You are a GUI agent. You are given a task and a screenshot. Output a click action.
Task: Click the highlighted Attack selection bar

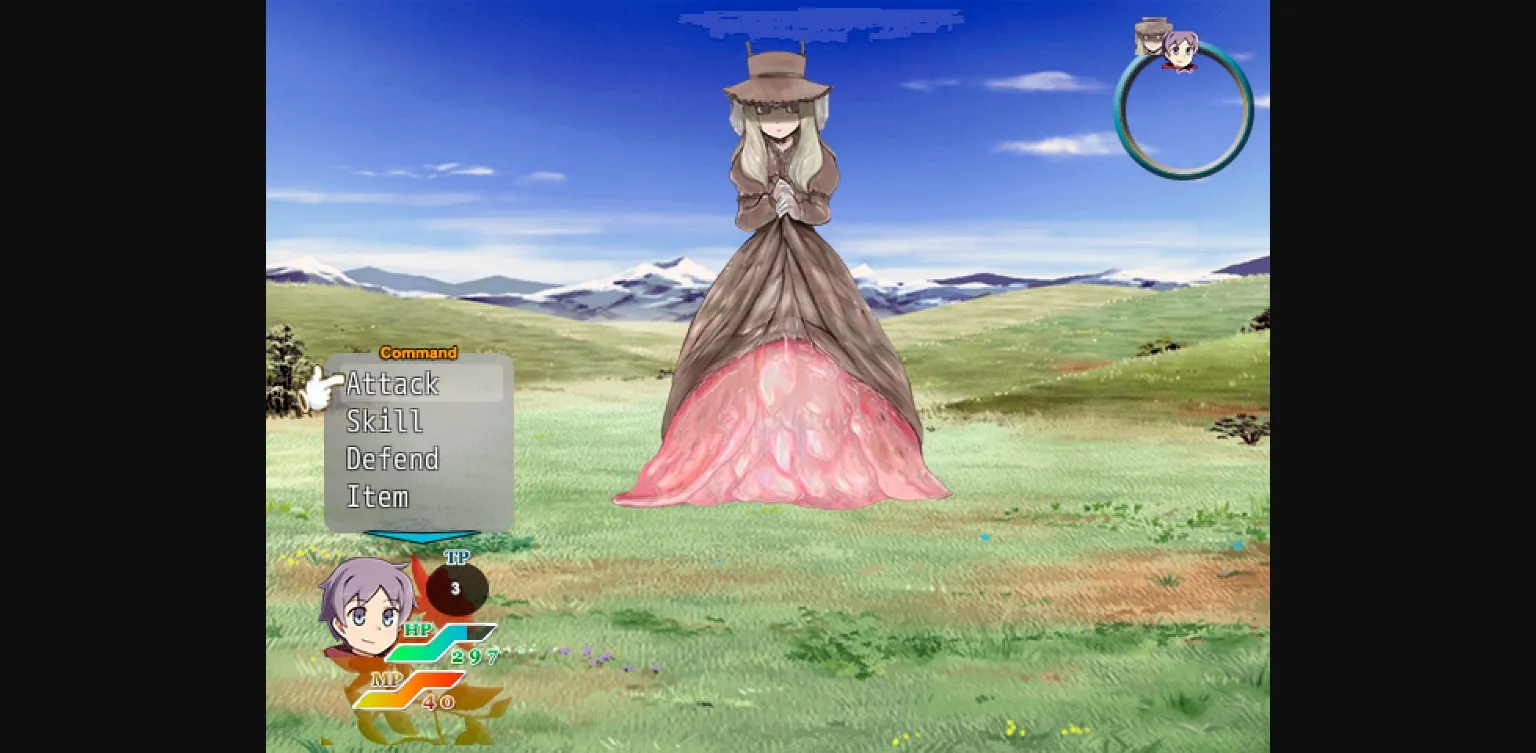tap(420, 383)
